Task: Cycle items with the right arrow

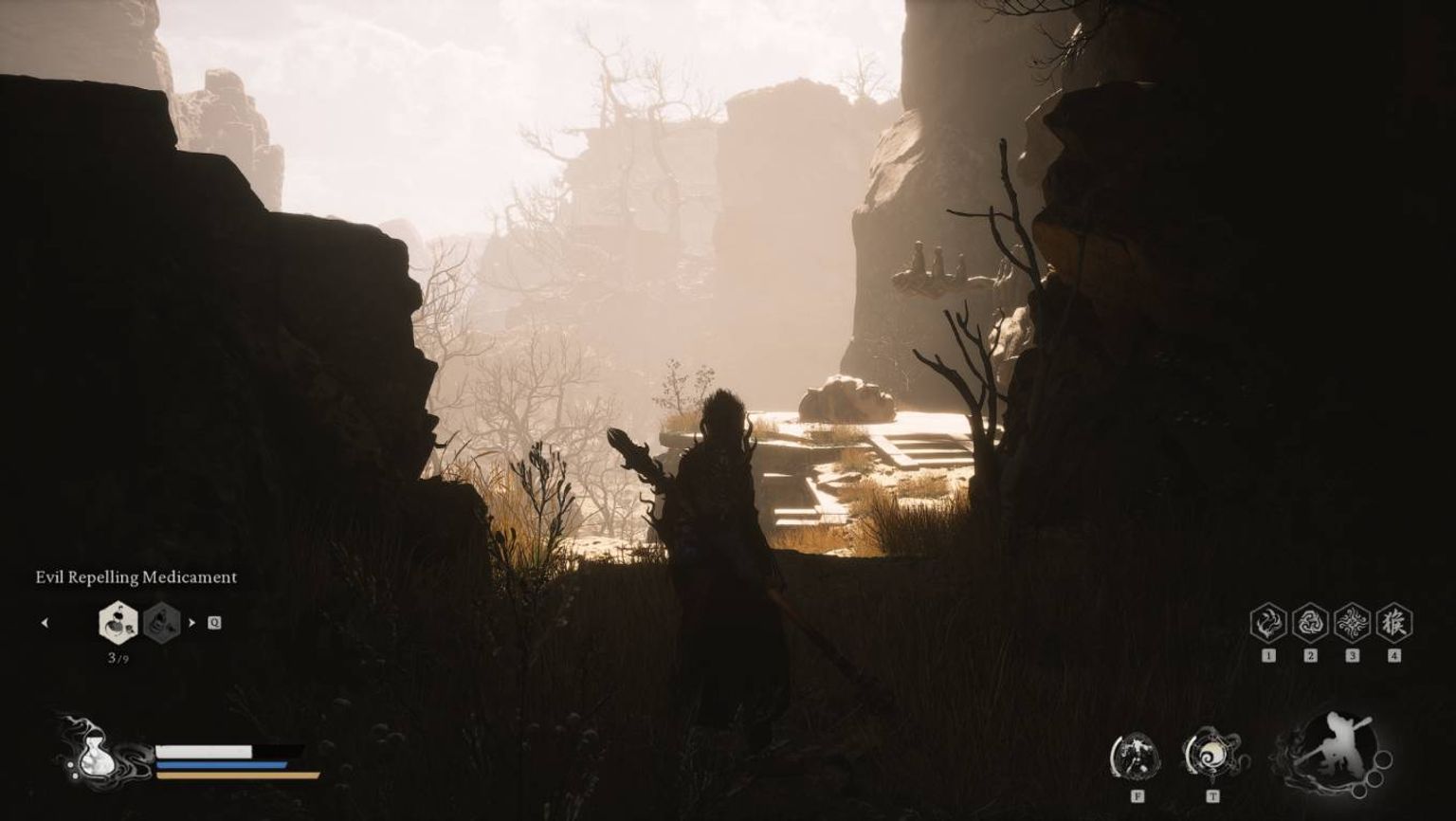Action: tap(191, 623)
